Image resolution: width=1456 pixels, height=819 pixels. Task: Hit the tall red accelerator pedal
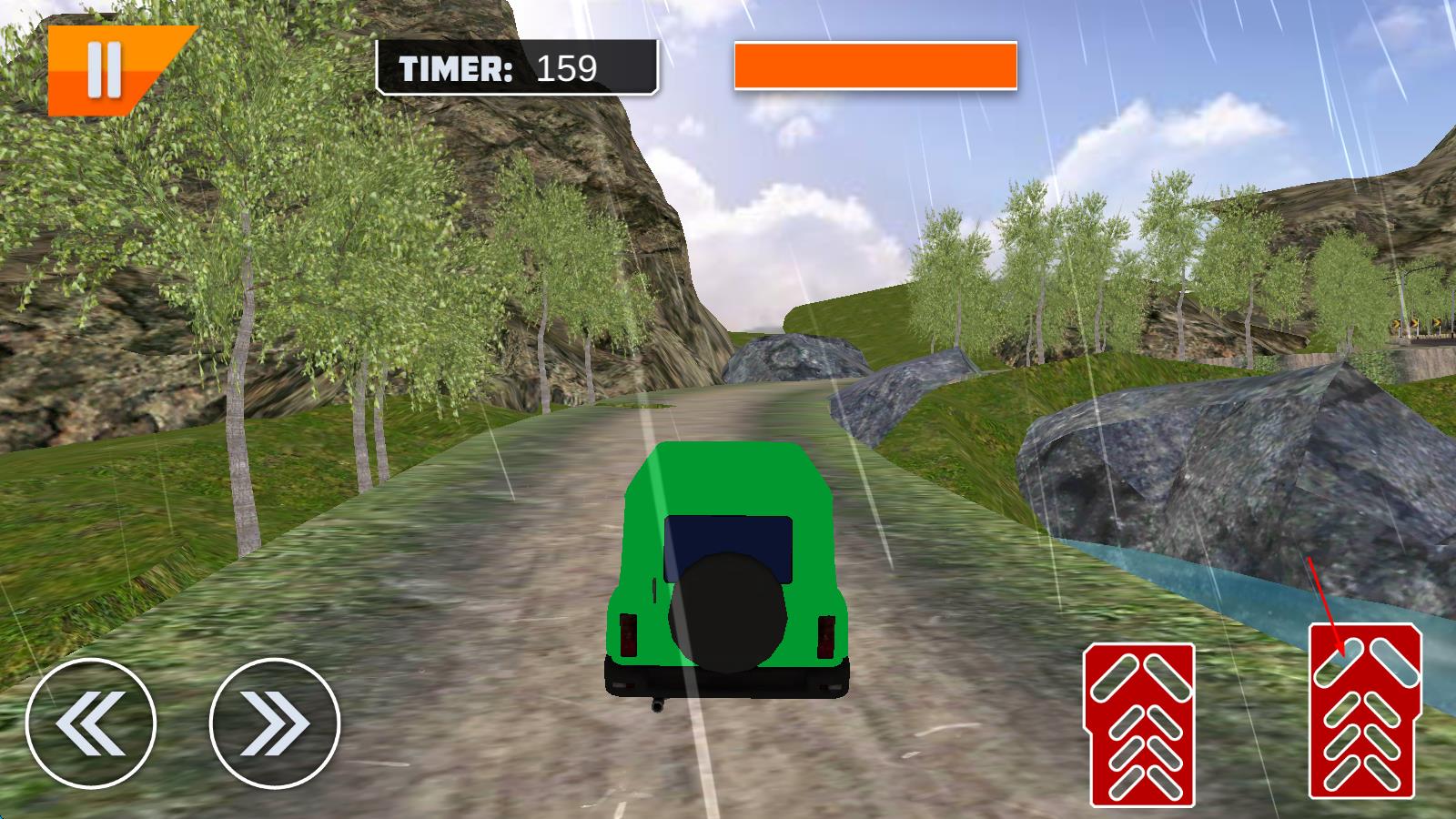point(1364,711)
